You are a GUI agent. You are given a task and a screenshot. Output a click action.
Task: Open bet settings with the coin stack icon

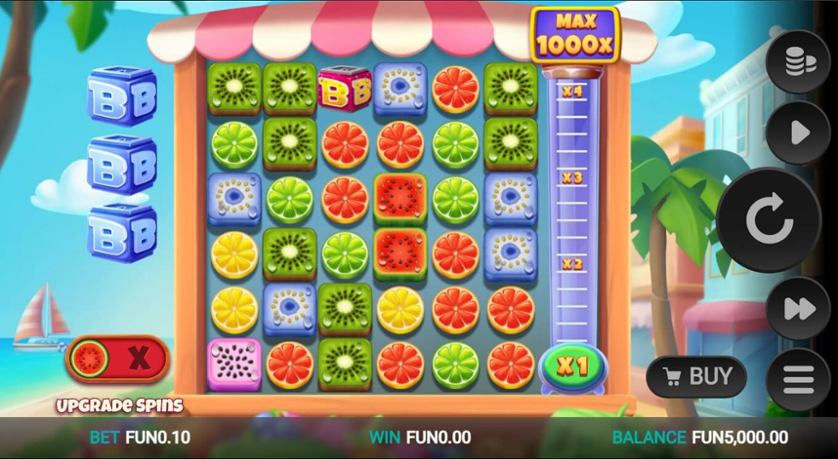point(798,62)
